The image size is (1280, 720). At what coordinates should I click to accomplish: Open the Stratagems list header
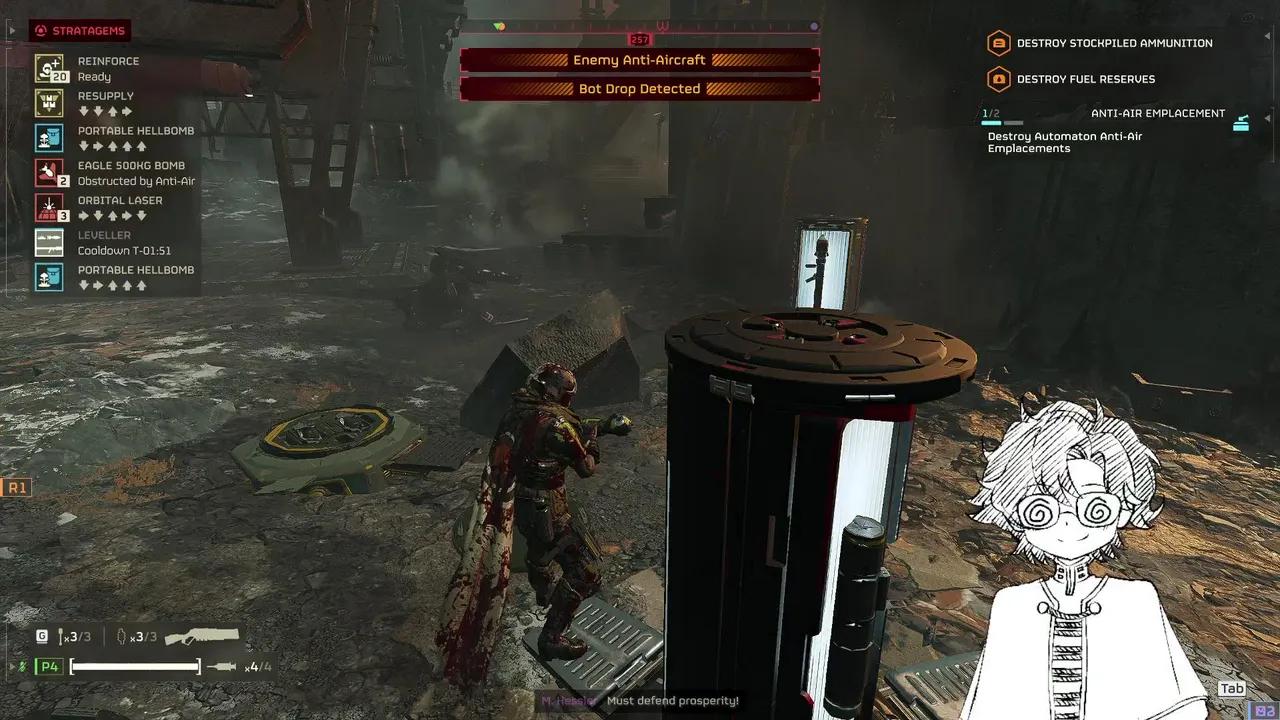coord(80,31)
